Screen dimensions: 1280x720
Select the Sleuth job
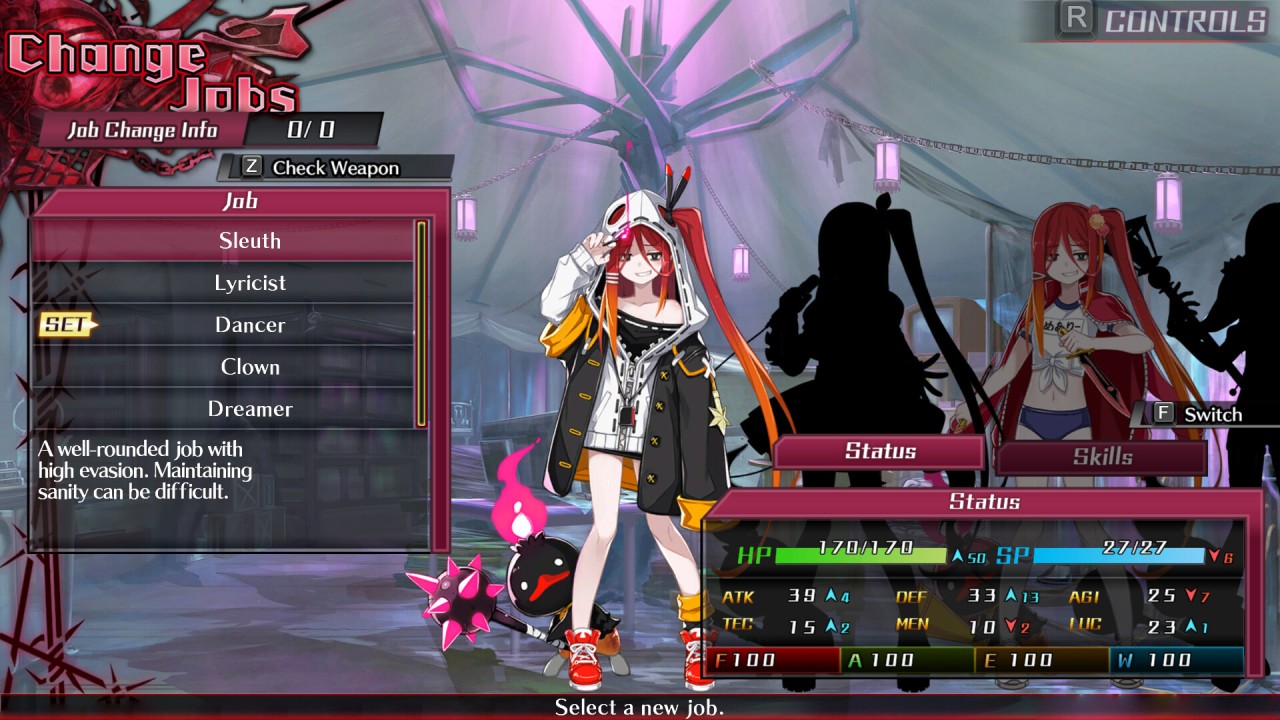tap(249, 241)
